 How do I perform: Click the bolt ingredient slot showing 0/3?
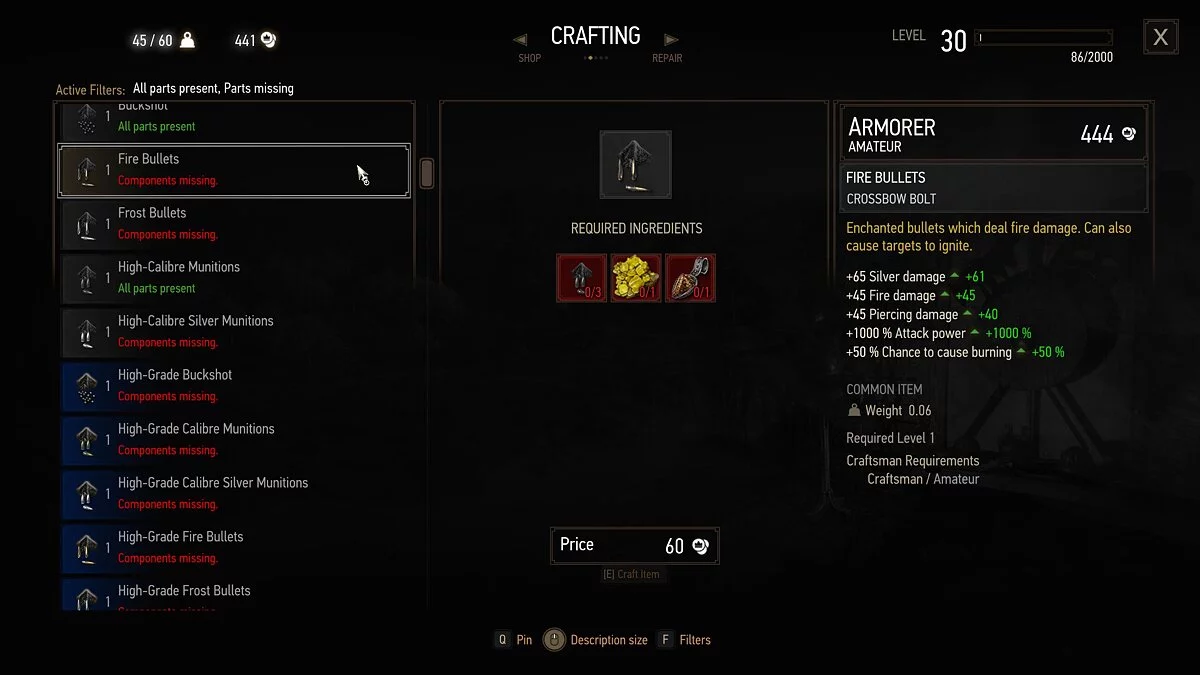pyautogui.click(x=582, y=277)
